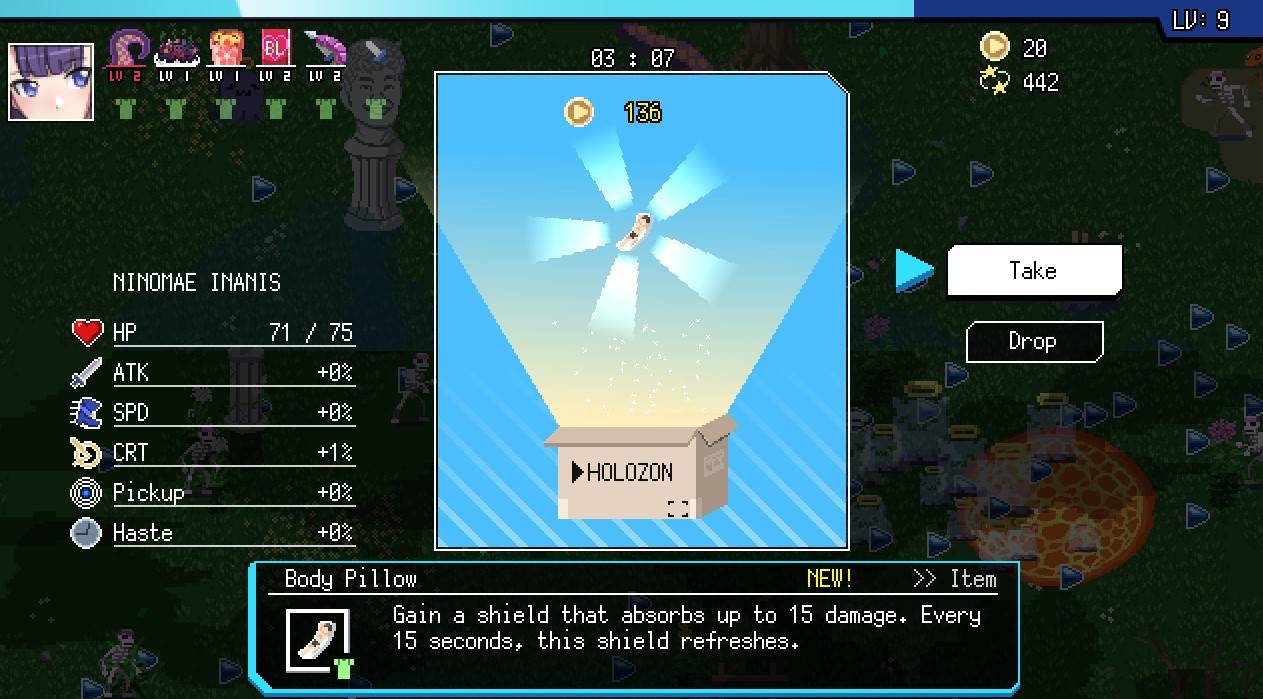The height and width of the screenshot is (699, 1263).
Task: Click Ninomae Inanis character portrait
Action: pos(51,82)
